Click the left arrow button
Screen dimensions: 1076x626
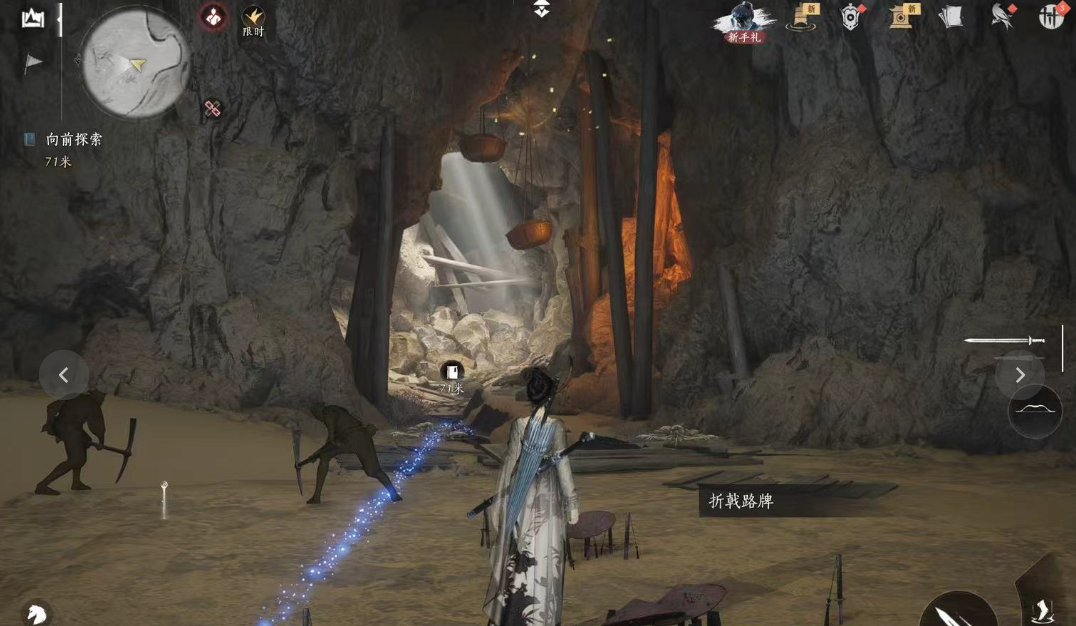pos(64,375)
